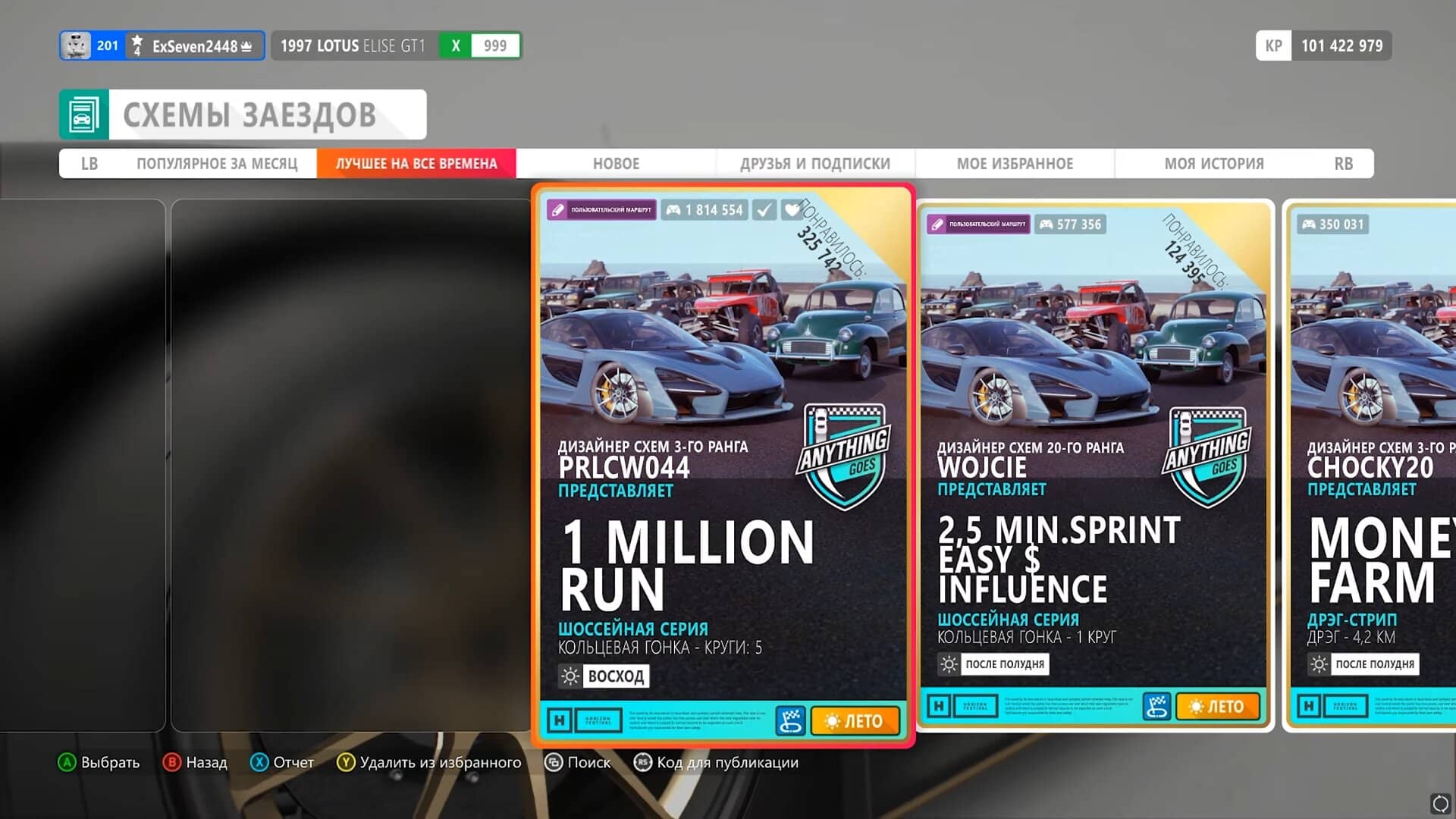Image resolution: width=1456 pixels, height=819 pixels.
Task: Click the Выбрать option in the footer
Action: 99,763
